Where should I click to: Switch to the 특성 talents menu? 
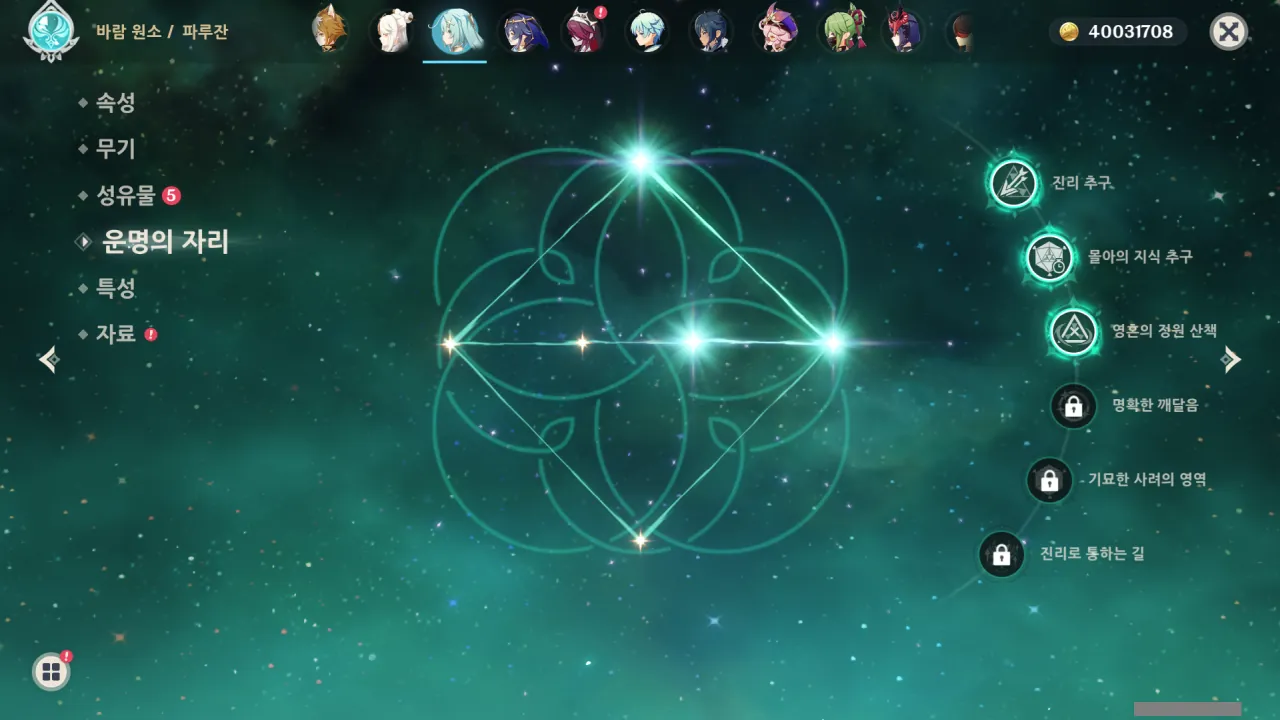point(115,288)
